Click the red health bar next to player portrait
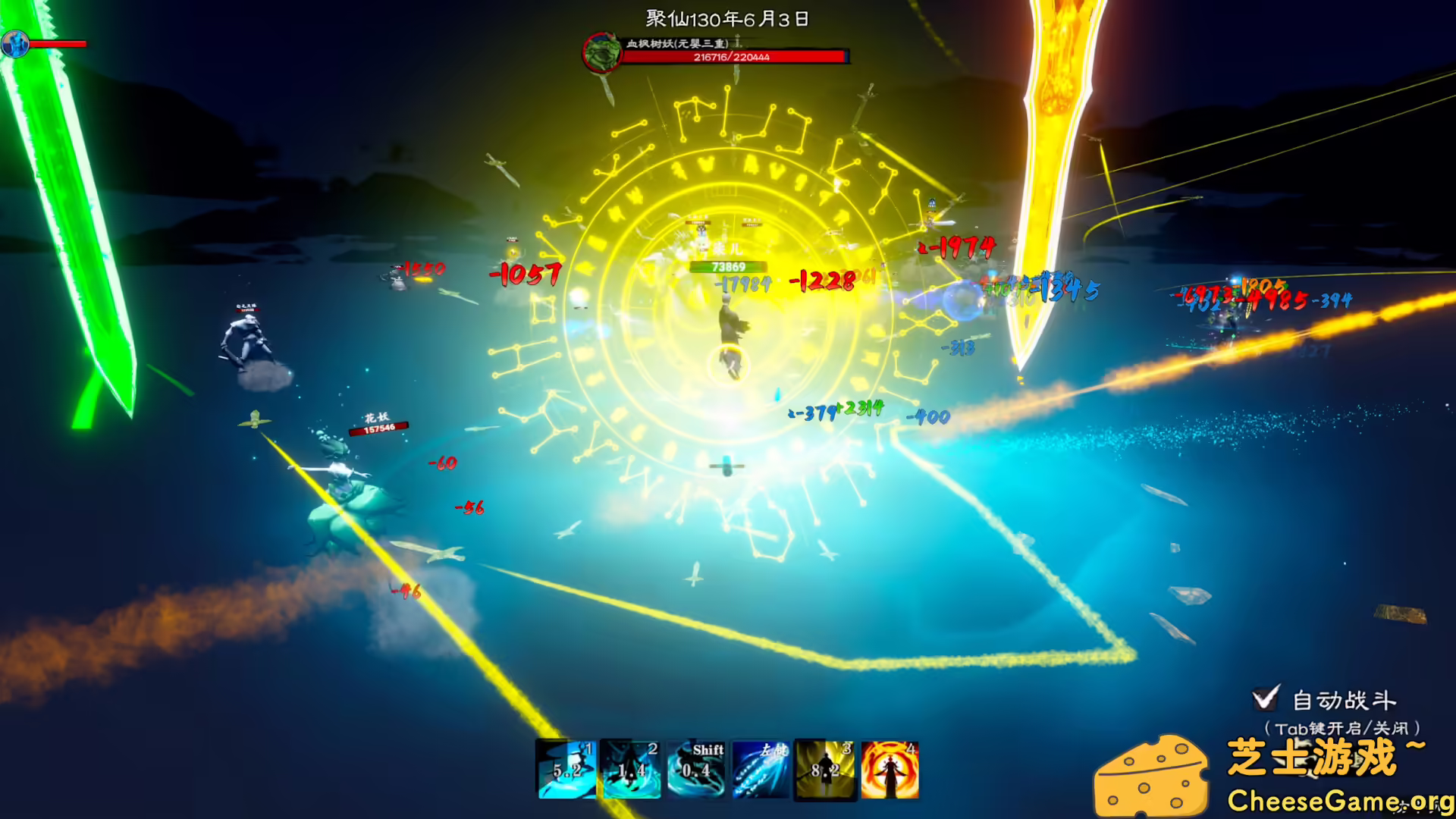 pyautogui.click(x=57, y=43)
